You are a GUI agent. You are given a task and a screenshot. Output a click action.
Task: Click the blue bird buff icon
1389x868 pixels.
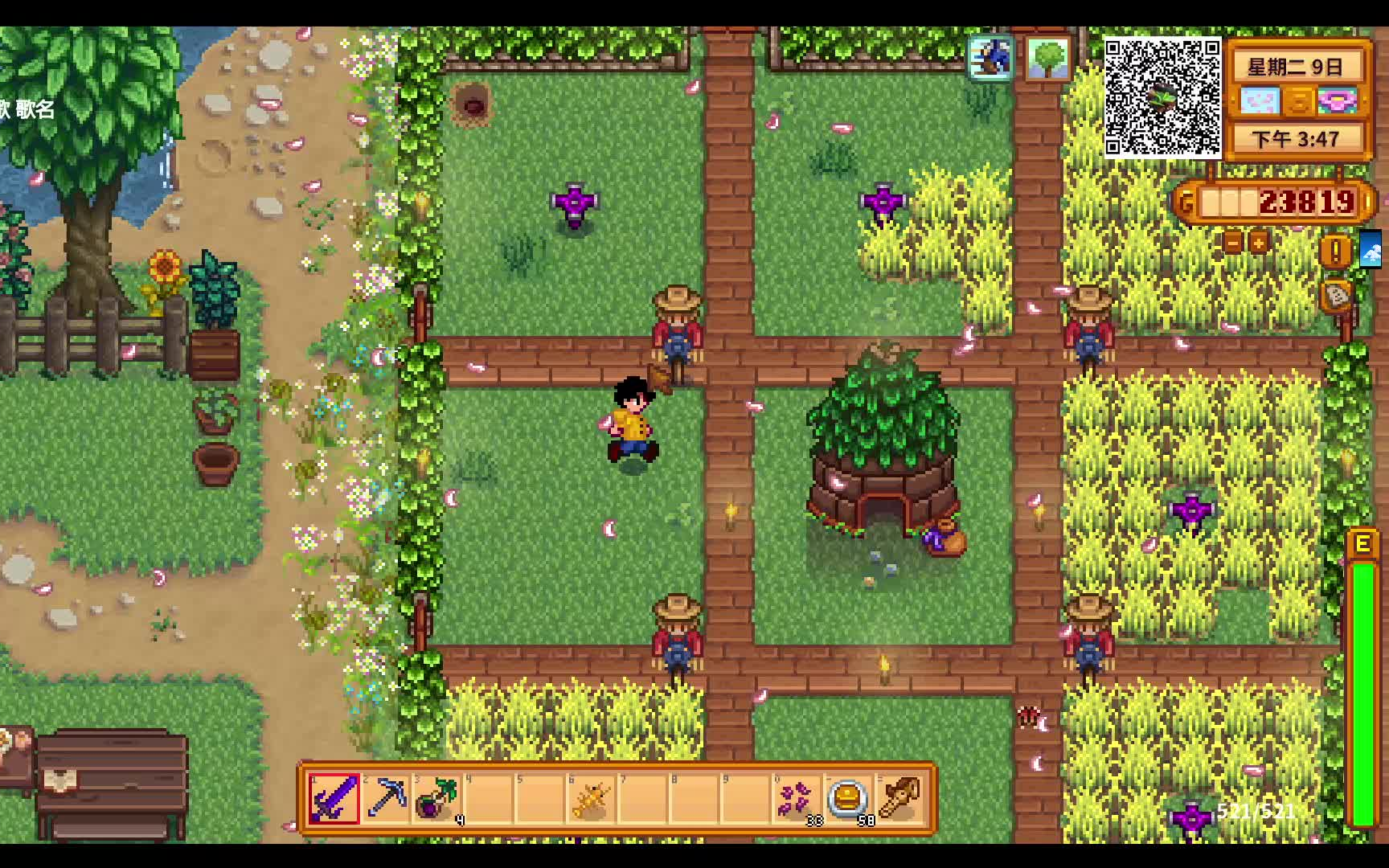click(x=992, y=58)
